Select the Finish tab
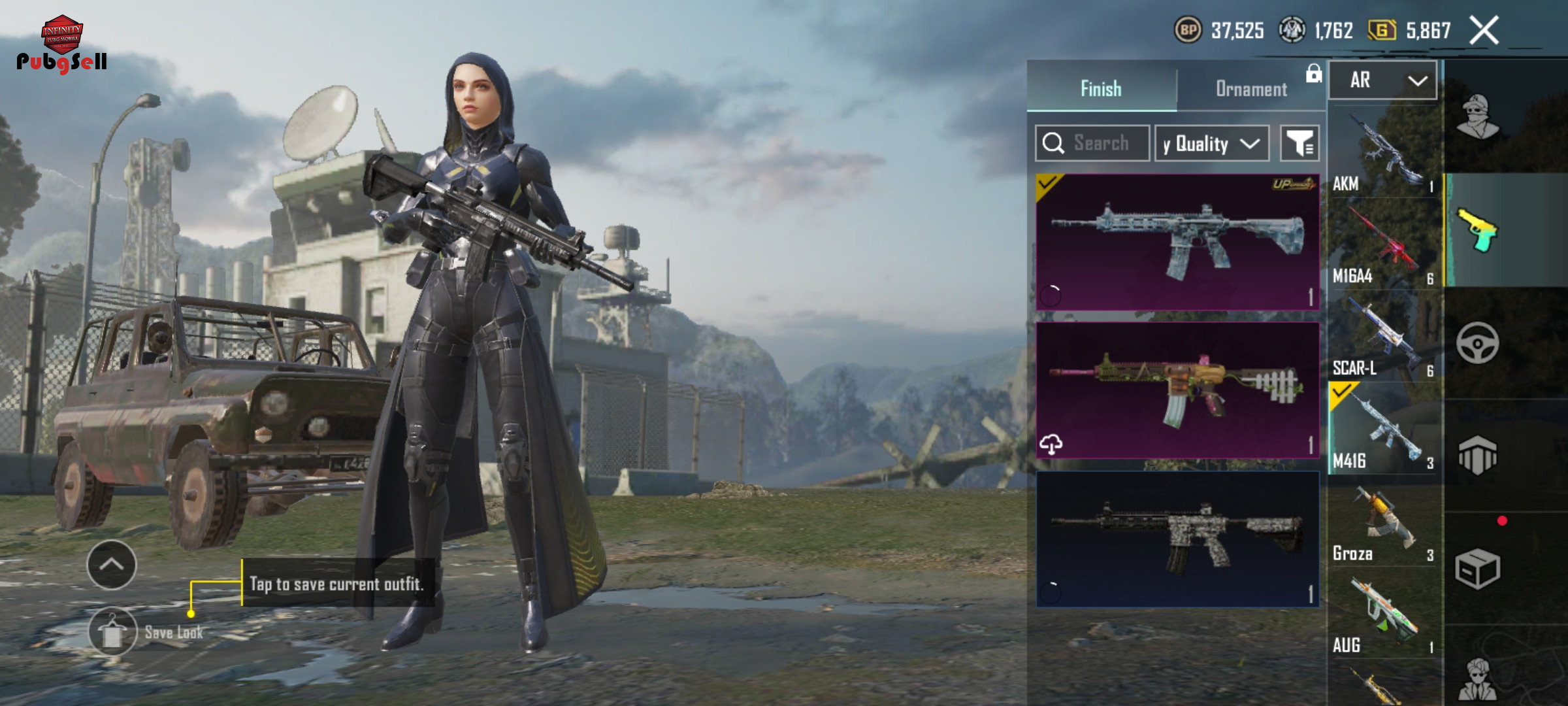The width and height of the screenshot is (1568, 706). tap(1101, 89)
